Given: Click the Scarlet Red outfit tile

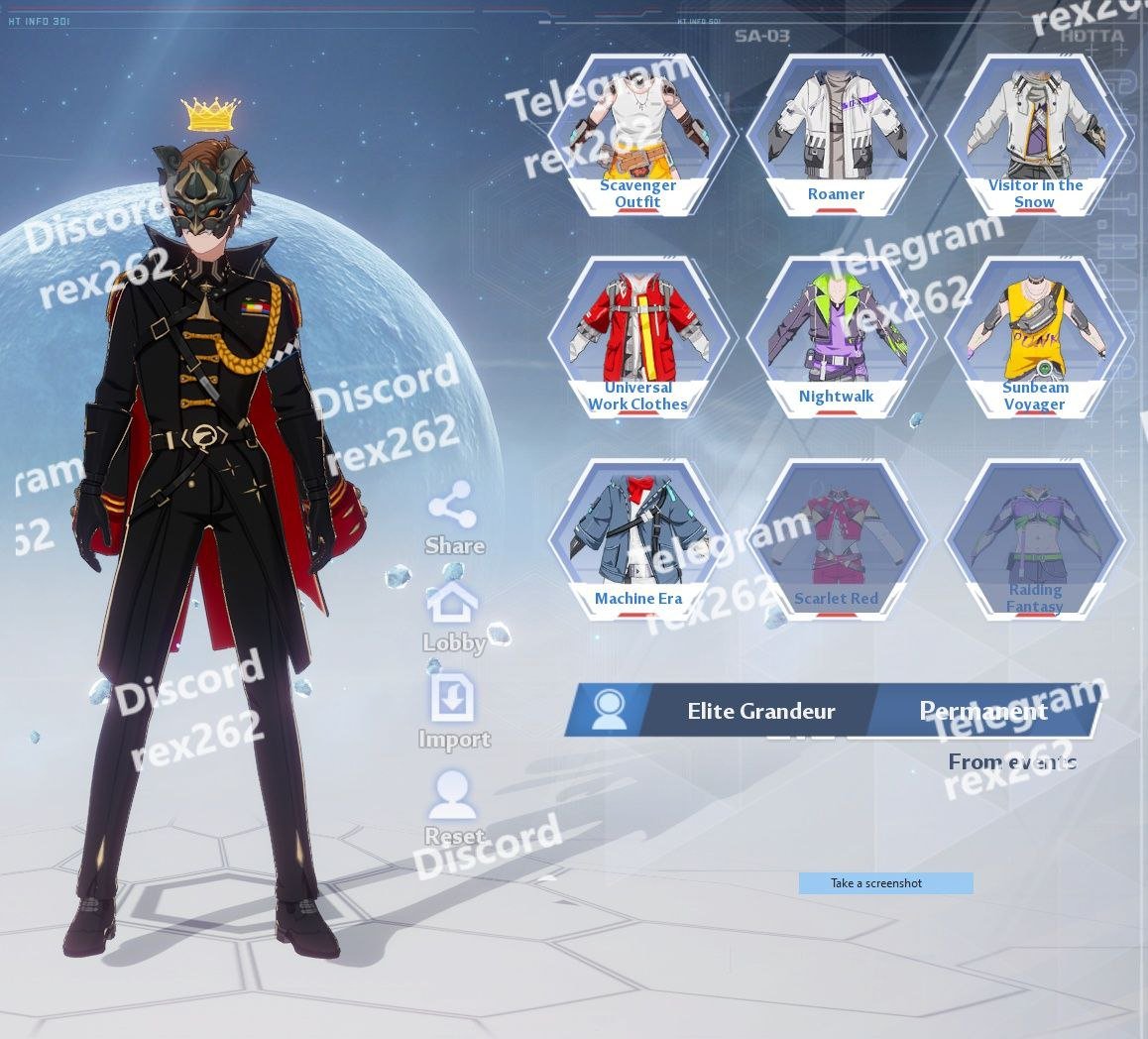Looking at the screenshot, I should pyautogui.click(x=836, y=538).
